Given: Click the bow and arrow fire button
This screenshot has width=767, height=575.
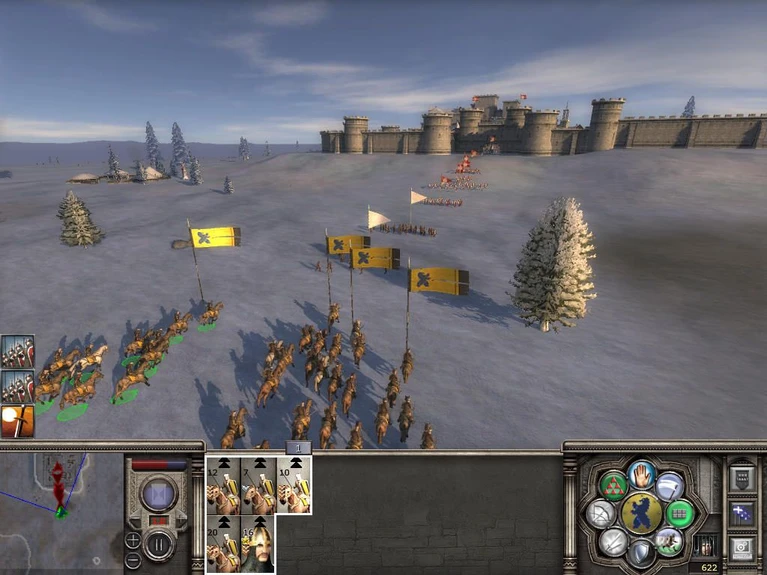Looking at the screenshot, I should coord(601,514).
